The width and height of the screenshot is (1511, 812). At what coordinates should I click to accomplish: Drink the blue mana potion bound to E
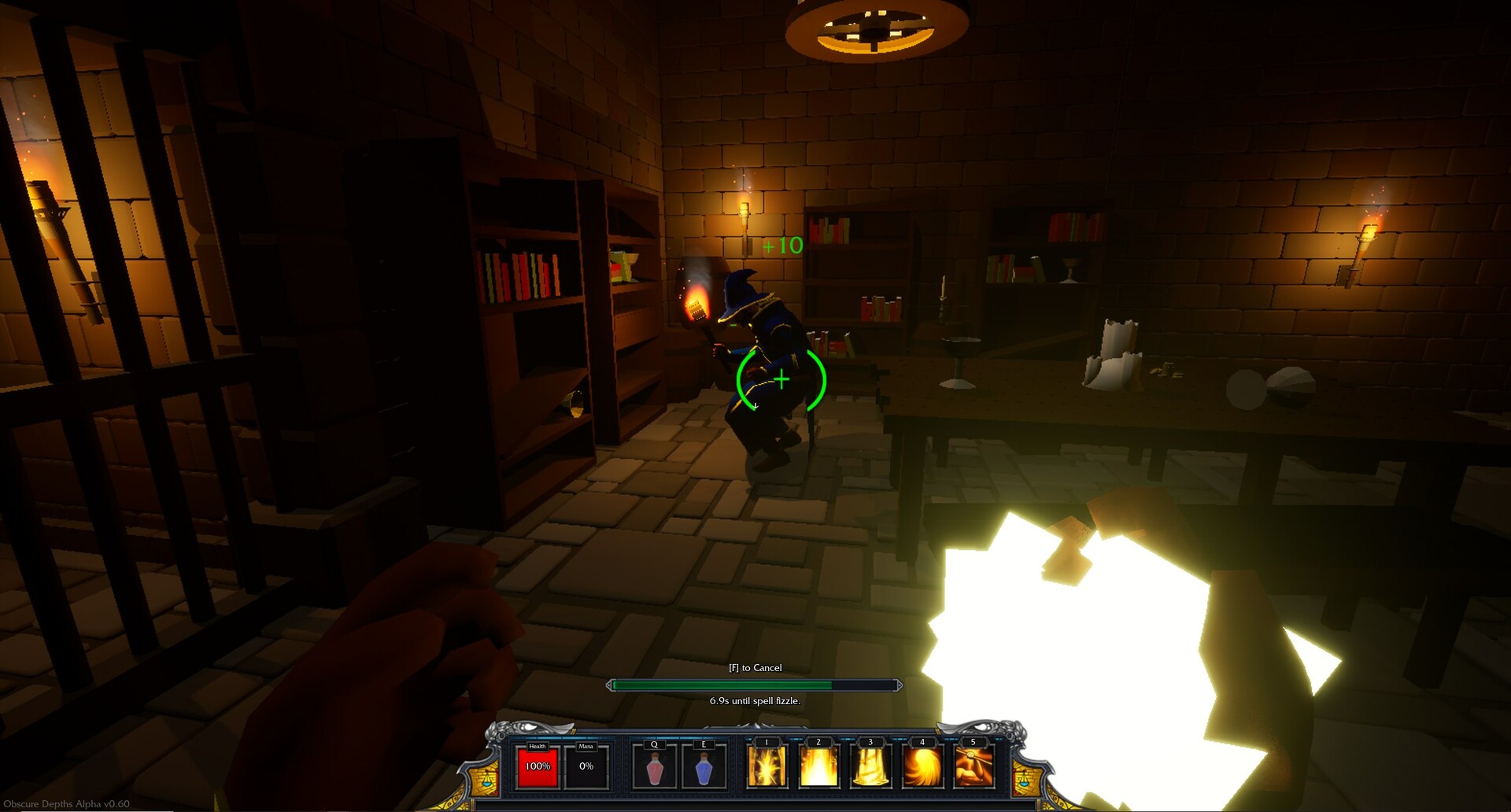[704, 767]
